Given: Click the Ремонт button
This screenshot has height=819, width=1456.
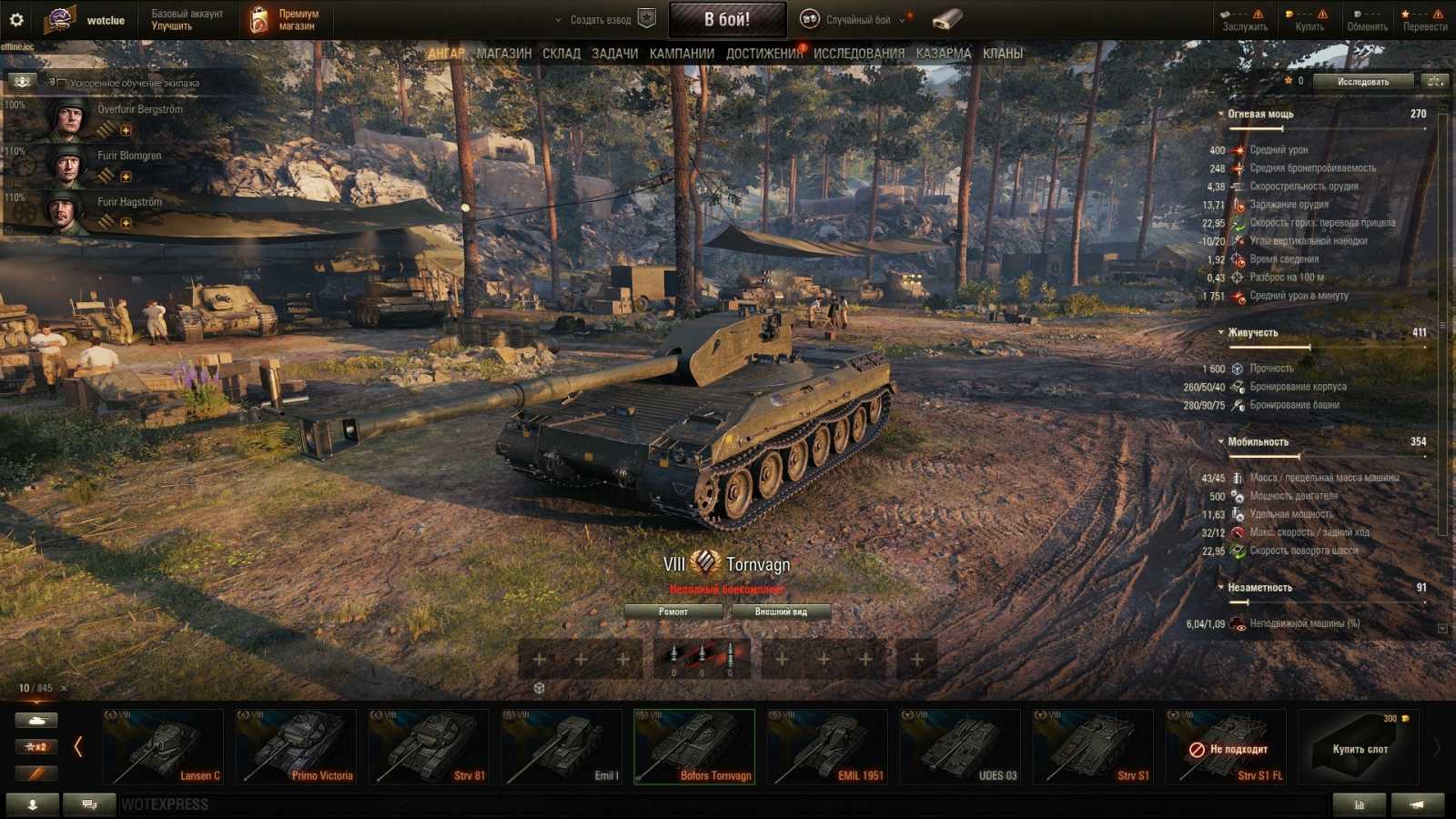Looking at the screenshot, I should click(x=673, y=612).
